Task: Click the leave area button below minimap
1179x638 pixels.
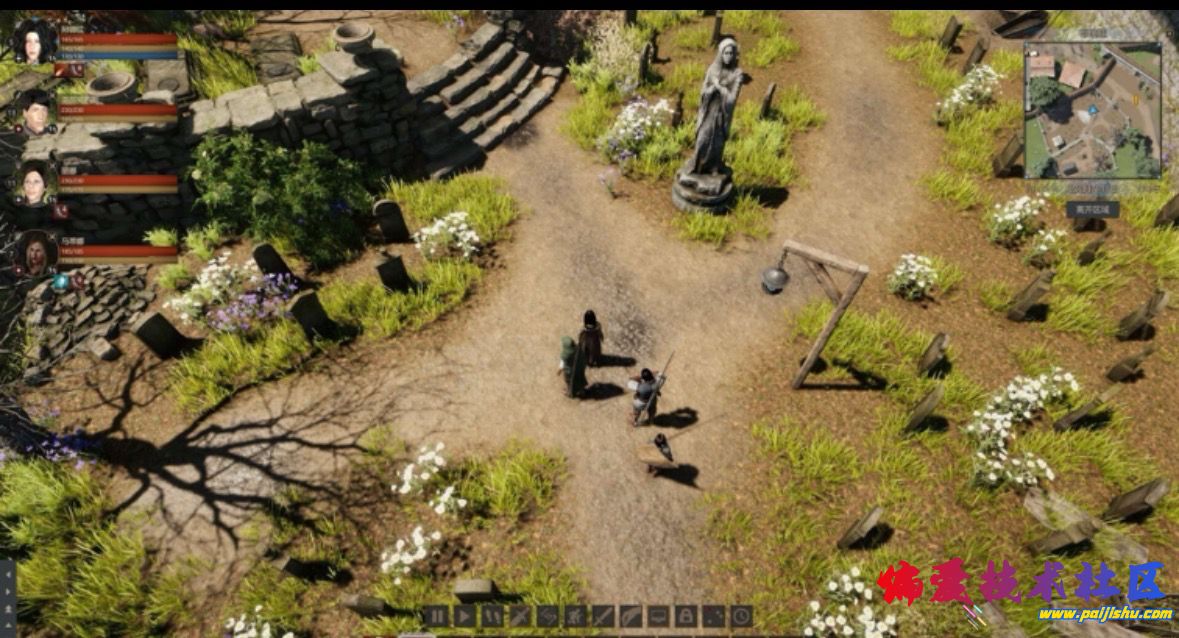Action: [1092, 210]
